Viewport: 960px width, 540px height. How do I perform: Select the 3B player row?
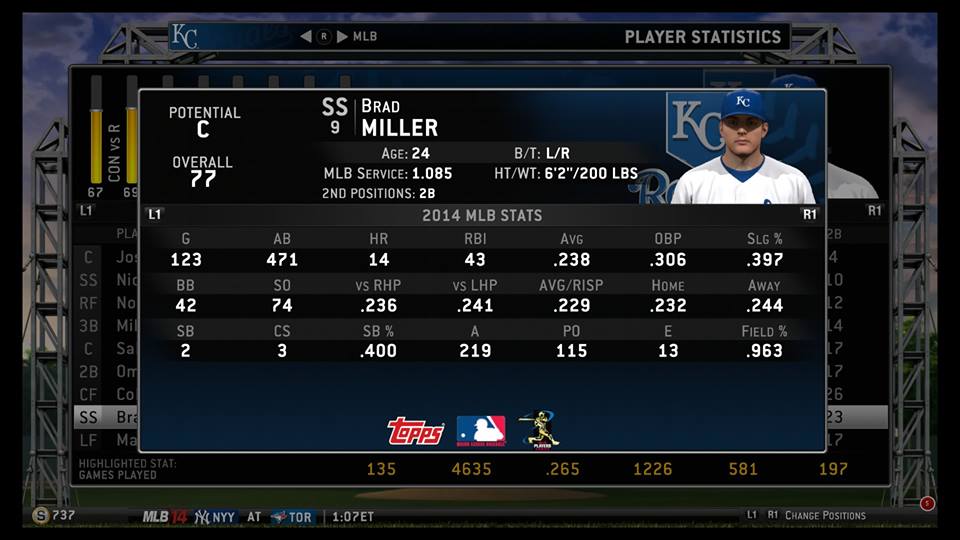[106, 326]
